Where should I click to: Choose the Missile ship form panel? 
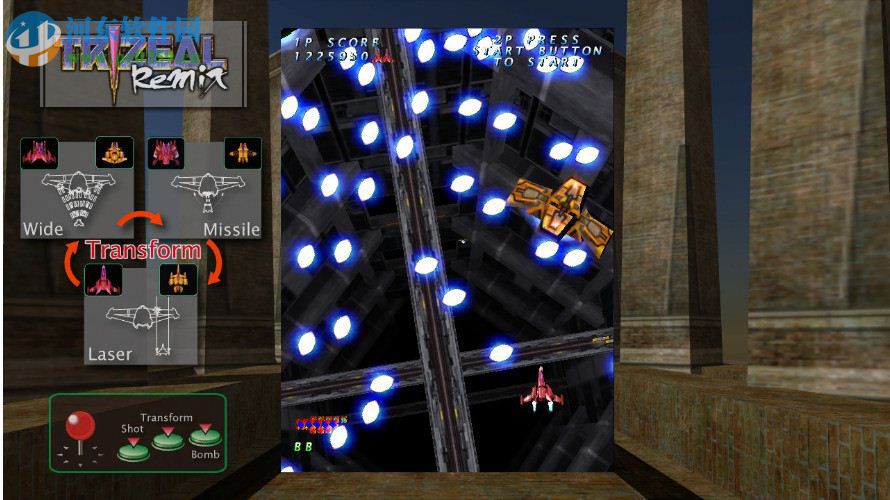[204, 187]
